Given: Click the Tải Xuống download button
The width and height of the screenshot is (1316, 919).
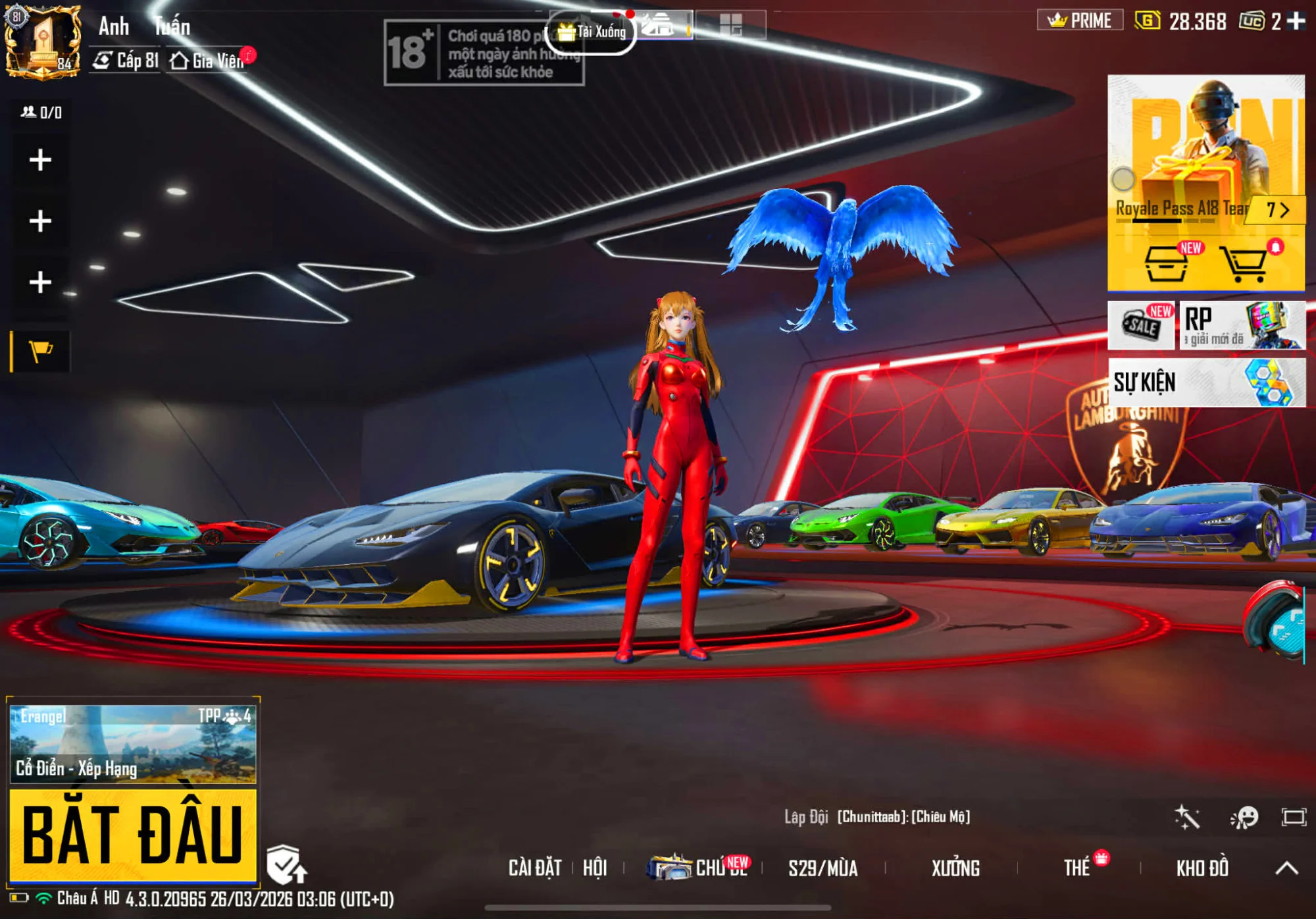Looking at the screenshot, I should coord(592,32).
